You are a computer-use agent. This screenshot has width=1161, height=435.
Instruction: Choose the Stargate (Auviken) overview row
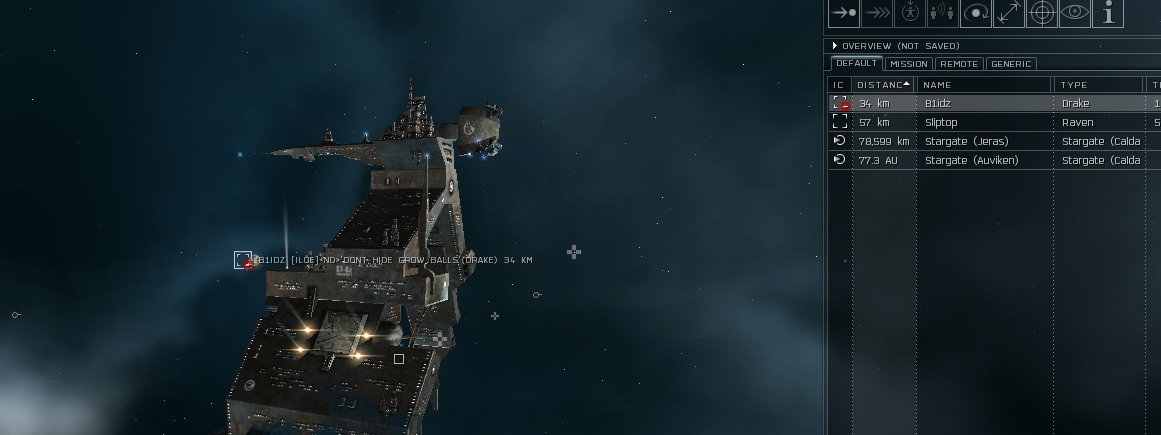click(x=971, y=160)
